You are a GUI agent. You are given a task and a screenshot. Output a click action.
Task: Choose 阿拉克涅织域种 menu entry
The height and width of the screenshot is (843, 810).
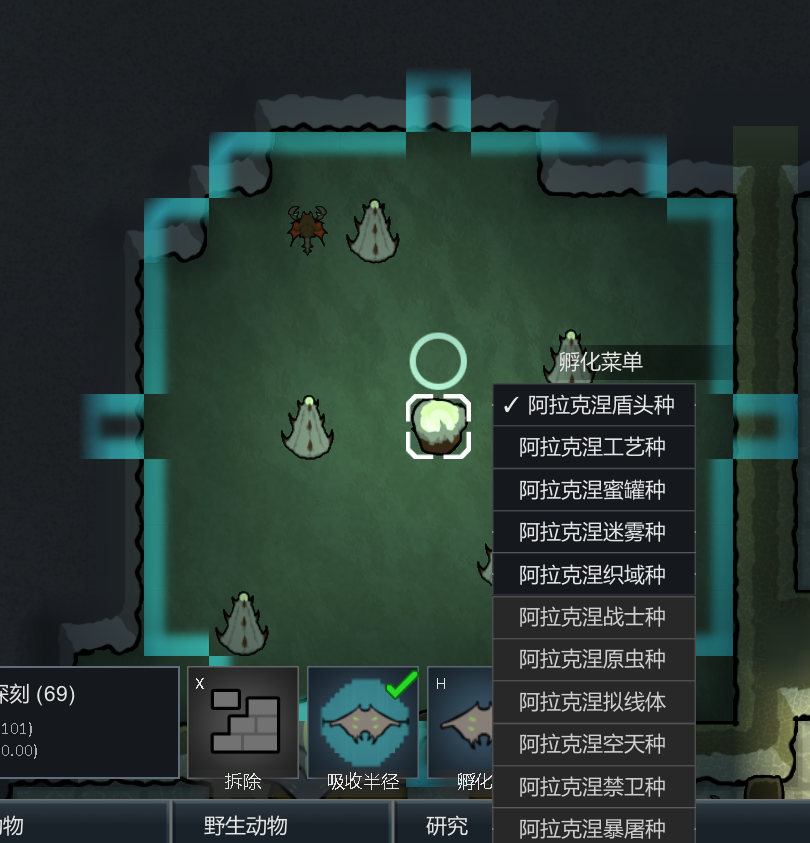click(594, 575)
